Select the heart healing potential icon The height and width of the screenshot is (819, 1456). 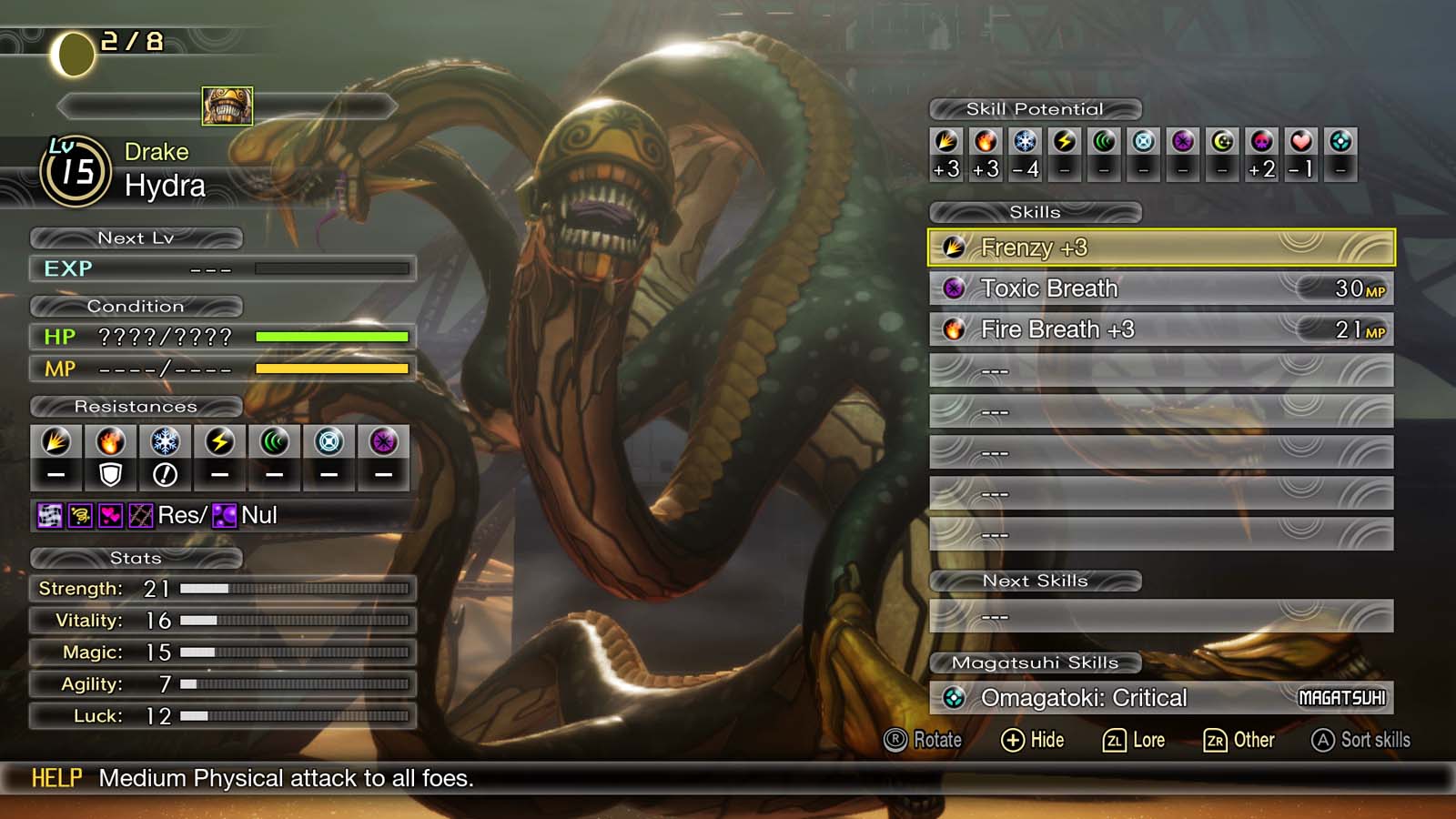click(1302, 142)
